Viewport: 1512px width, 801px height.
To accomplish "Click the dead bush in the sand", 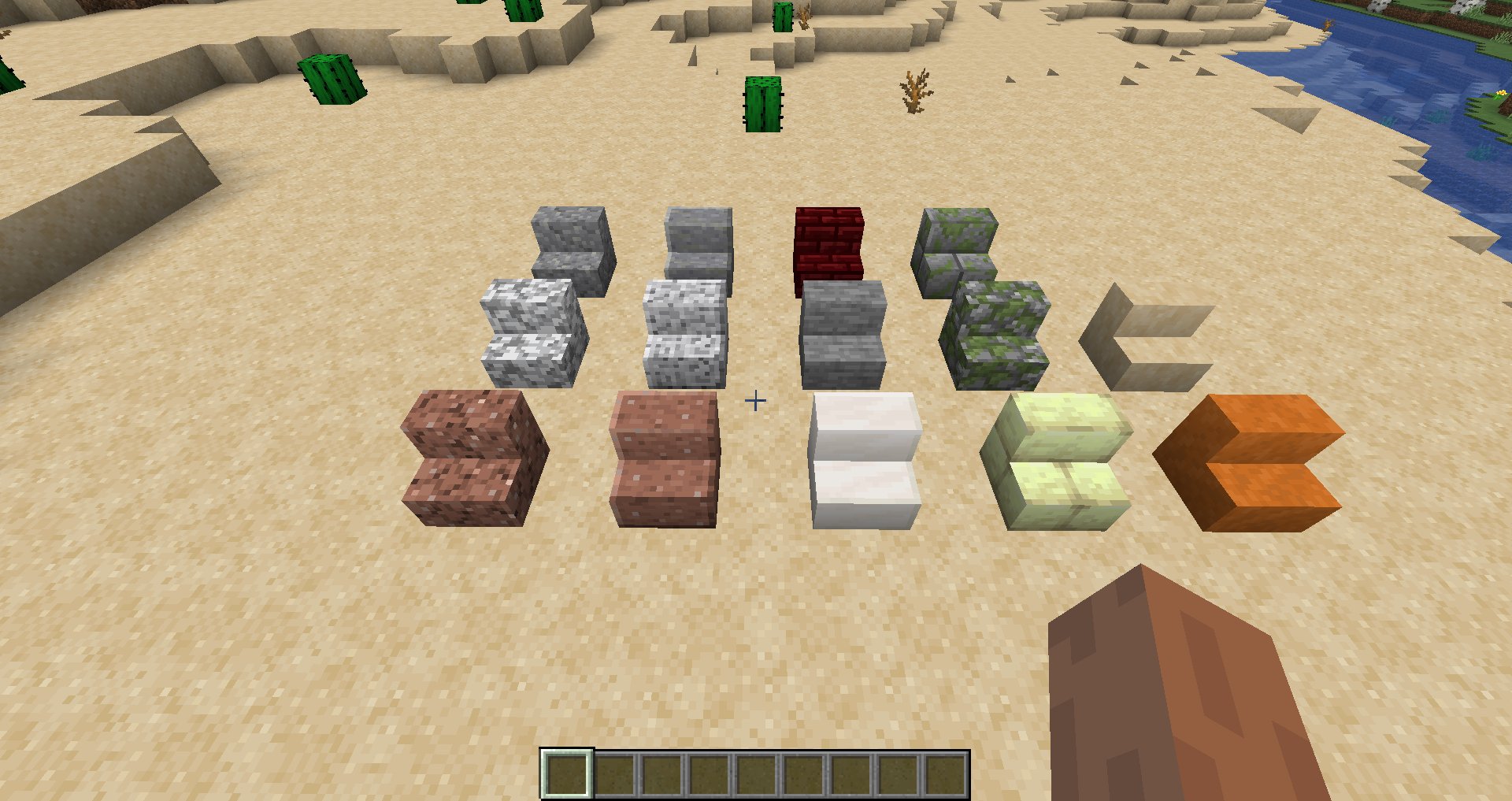I will (913, 91).
